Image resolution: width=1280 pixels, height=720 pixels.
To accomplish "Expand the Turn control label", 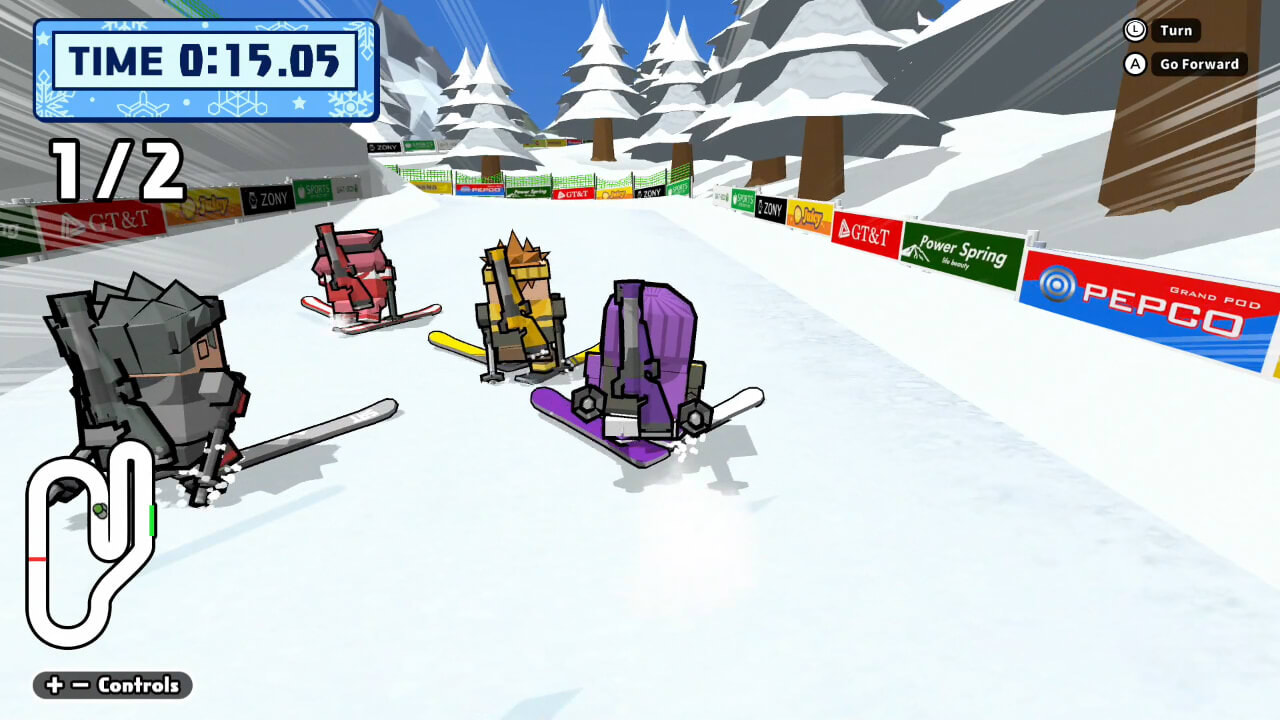I will (x=1175, y=30).
